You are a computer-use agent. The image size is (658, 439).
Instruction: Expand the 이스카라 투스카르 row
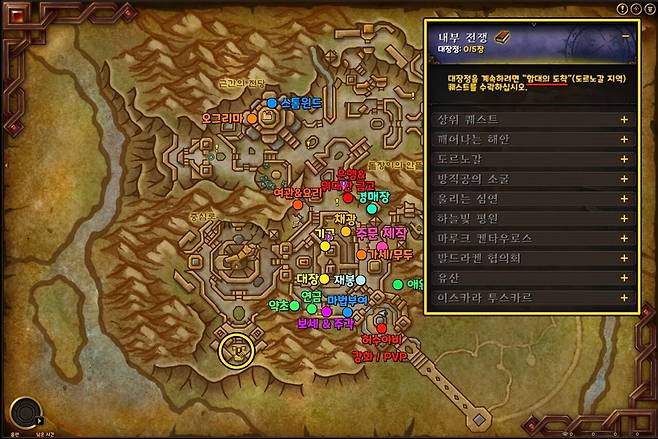coord(623,297)
